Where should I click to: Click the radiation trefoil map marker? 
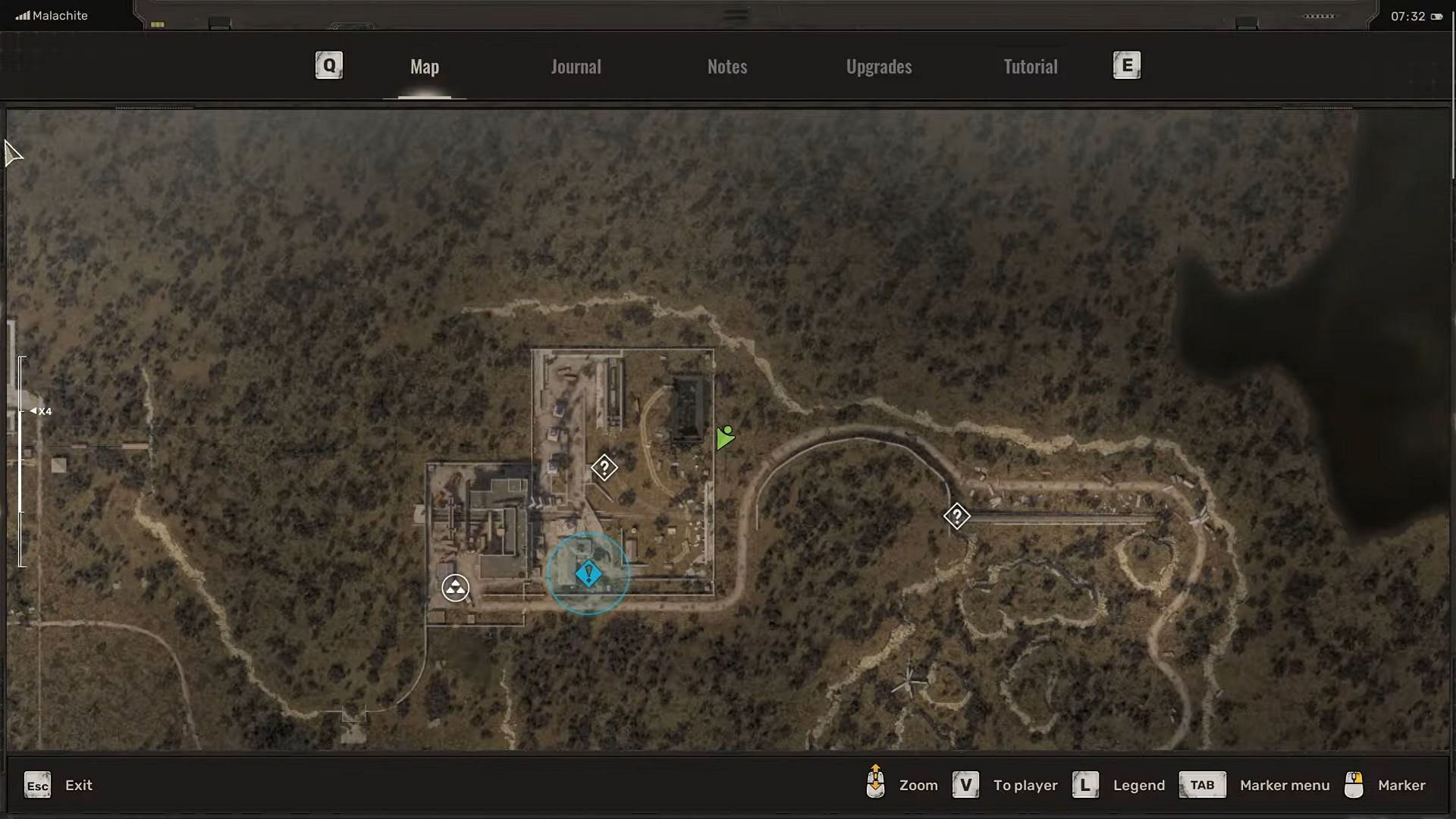click(x=455, y=588)
